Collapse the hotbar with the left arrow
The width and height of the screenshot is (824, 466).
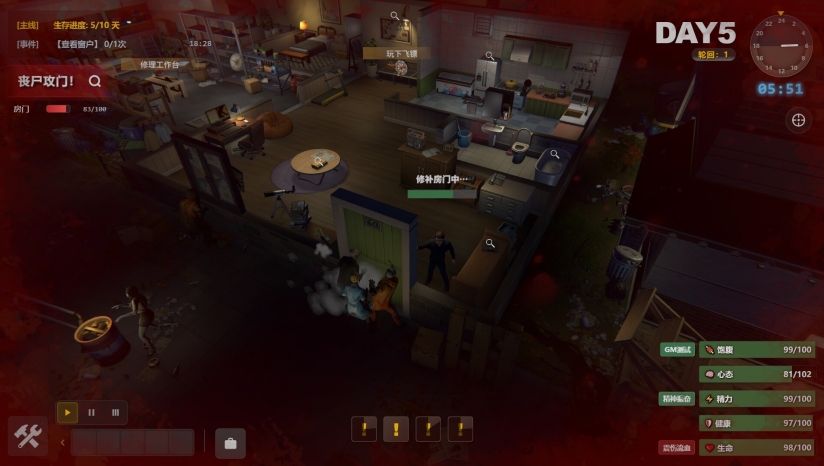[62, 442]
